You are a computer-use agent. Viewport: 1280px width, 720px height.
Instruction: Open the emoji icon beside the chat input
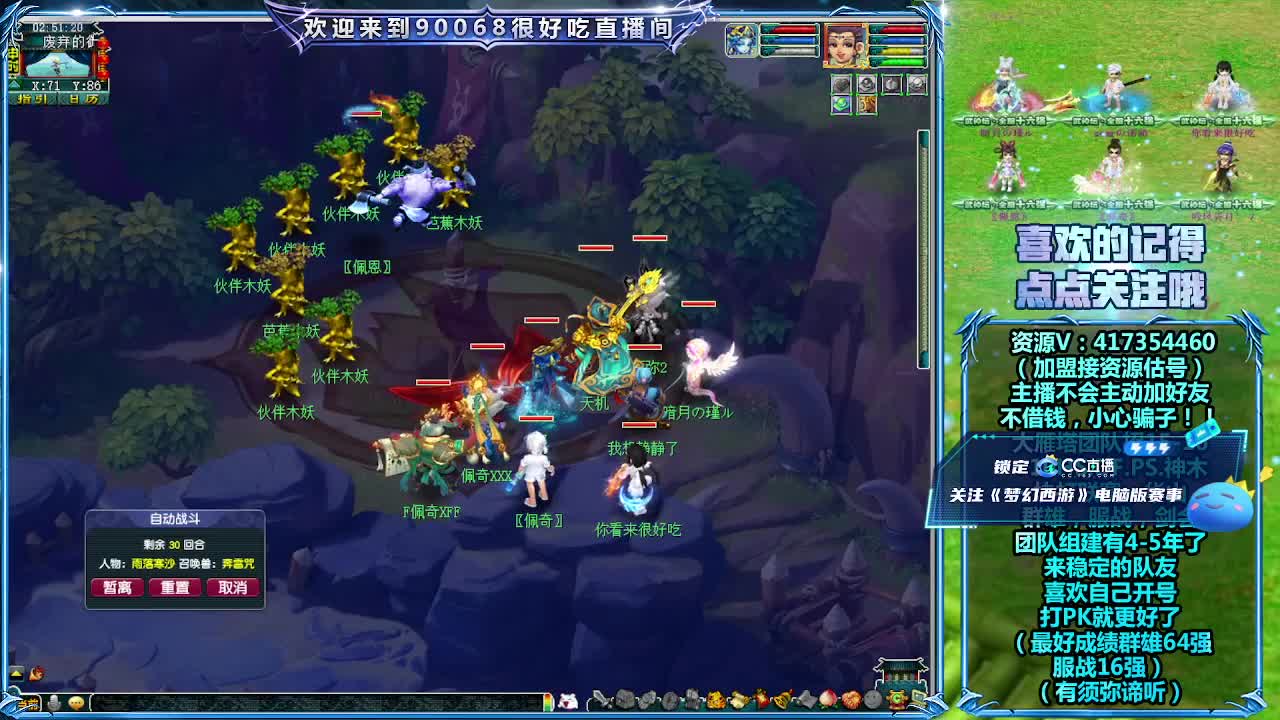pos(76,700)
